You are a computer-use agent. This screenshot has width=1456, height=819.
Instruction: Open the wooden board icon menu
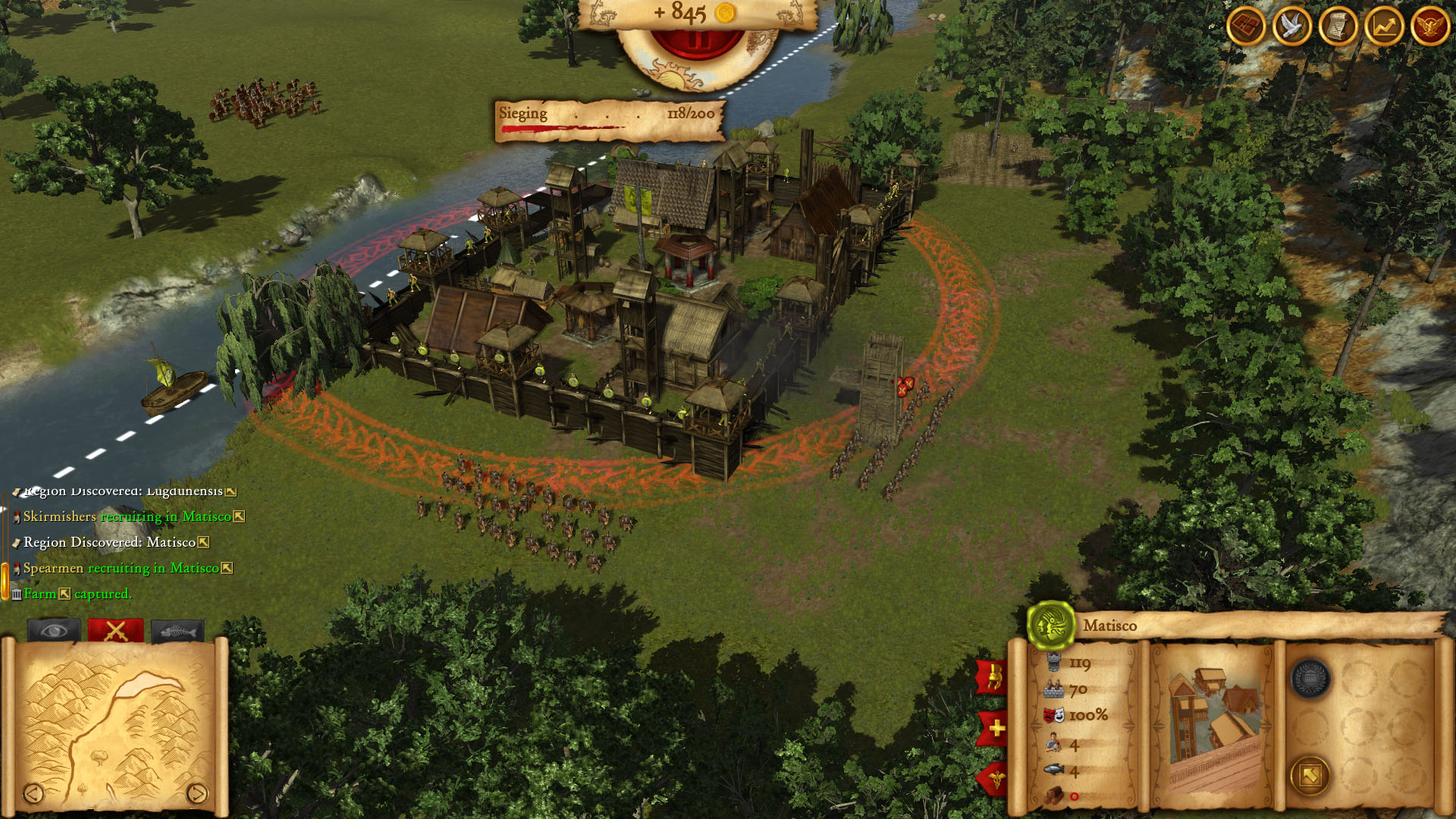[1246, 27]
